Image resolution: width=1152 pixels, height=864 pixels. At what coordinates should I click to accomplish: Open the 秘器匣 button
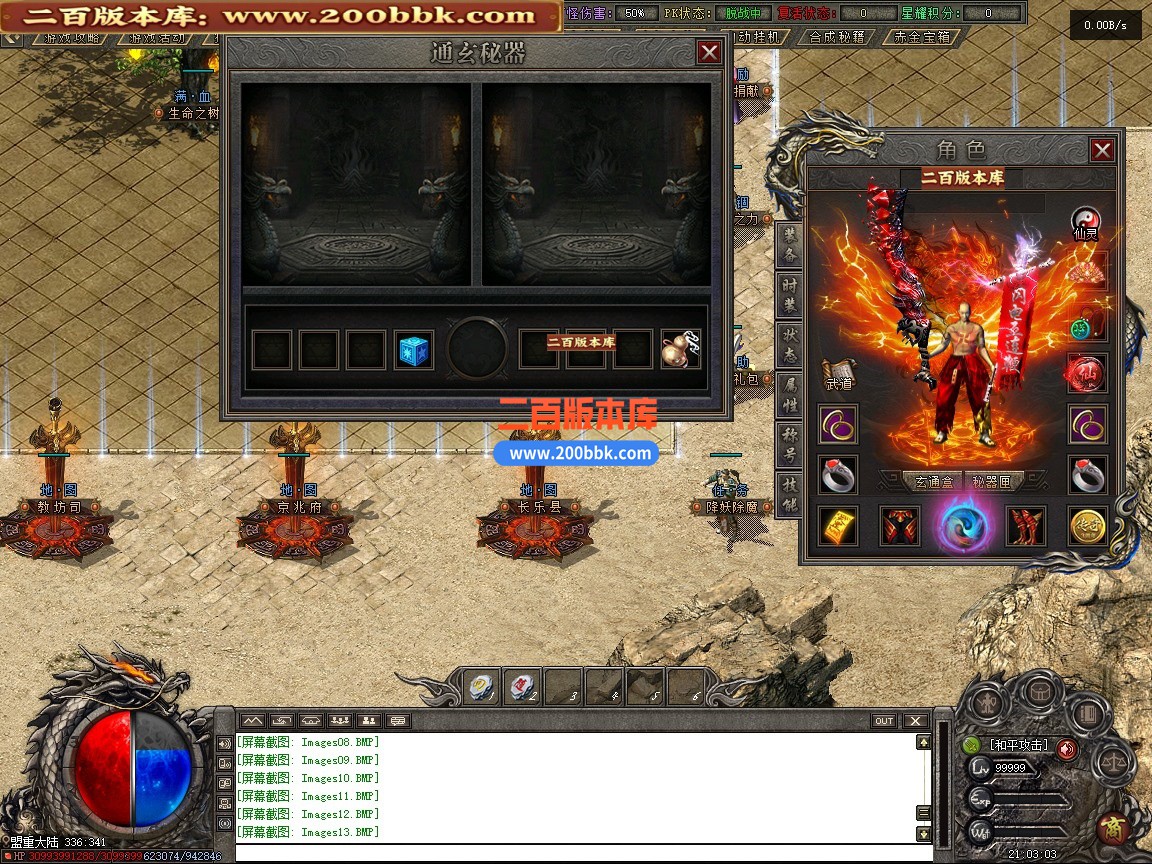(x=991, y=481)
